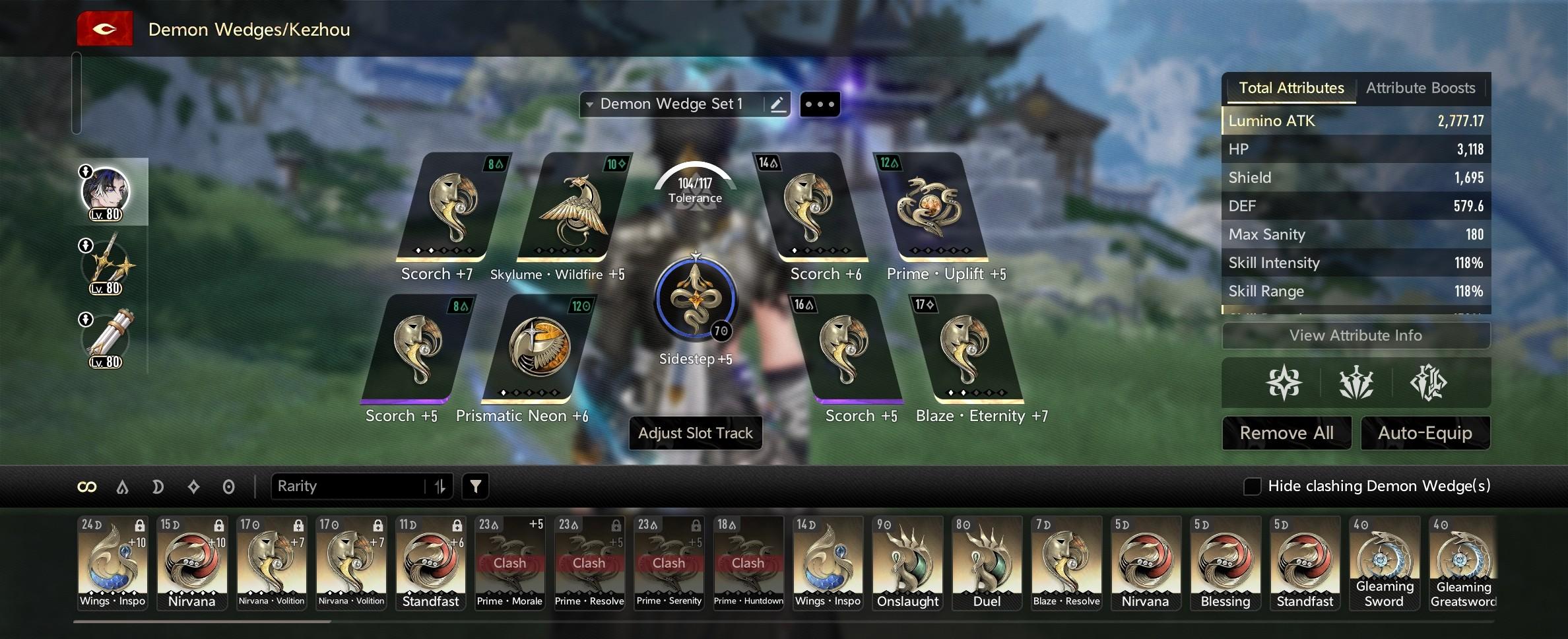The width and height of the screenshot is (1568, 639).
Task: Click the Adjust Slot Track button
Action: pyautogui.click(x=695, y=433)
